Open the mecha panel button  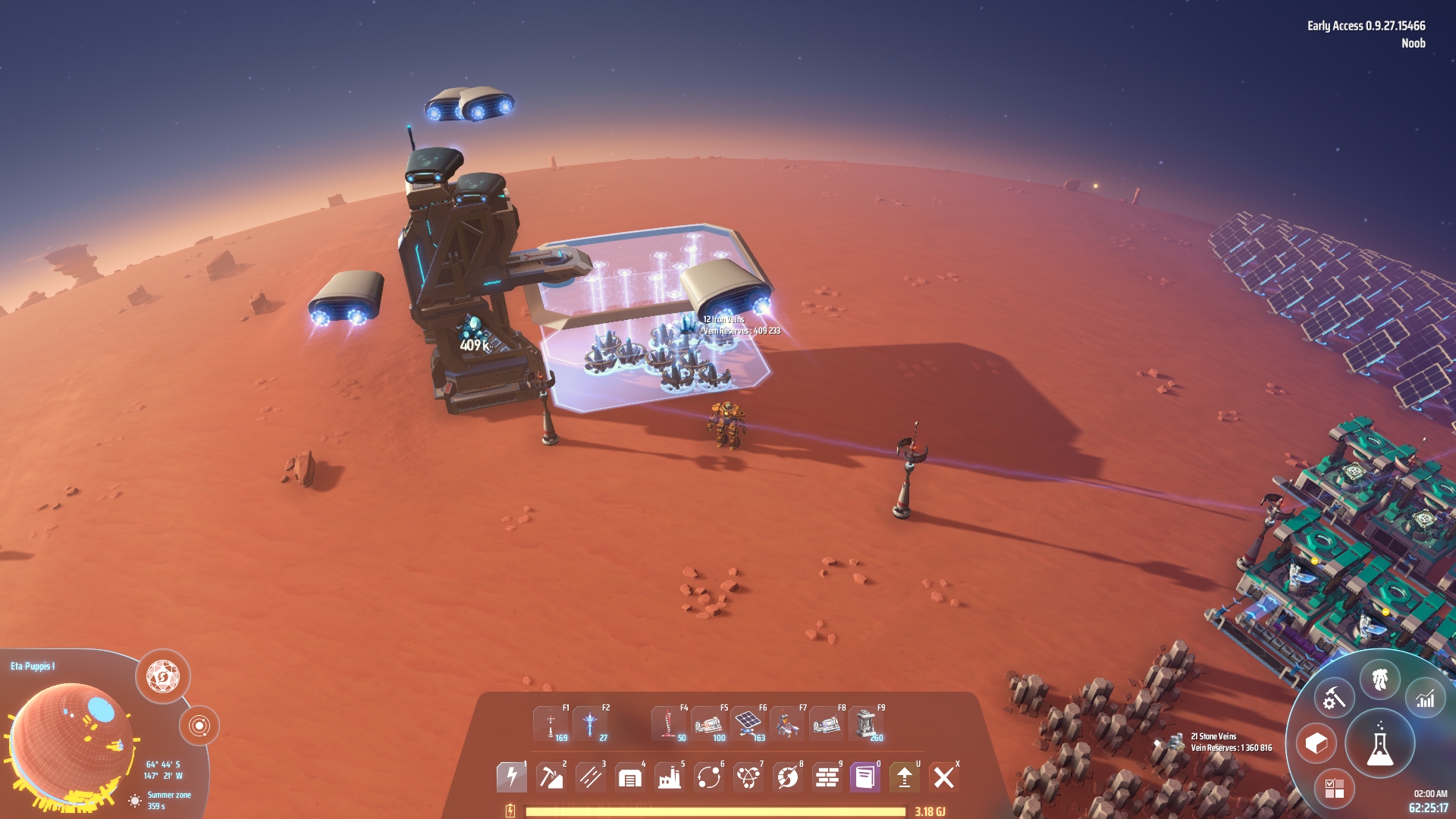(x=1379, y=680)
